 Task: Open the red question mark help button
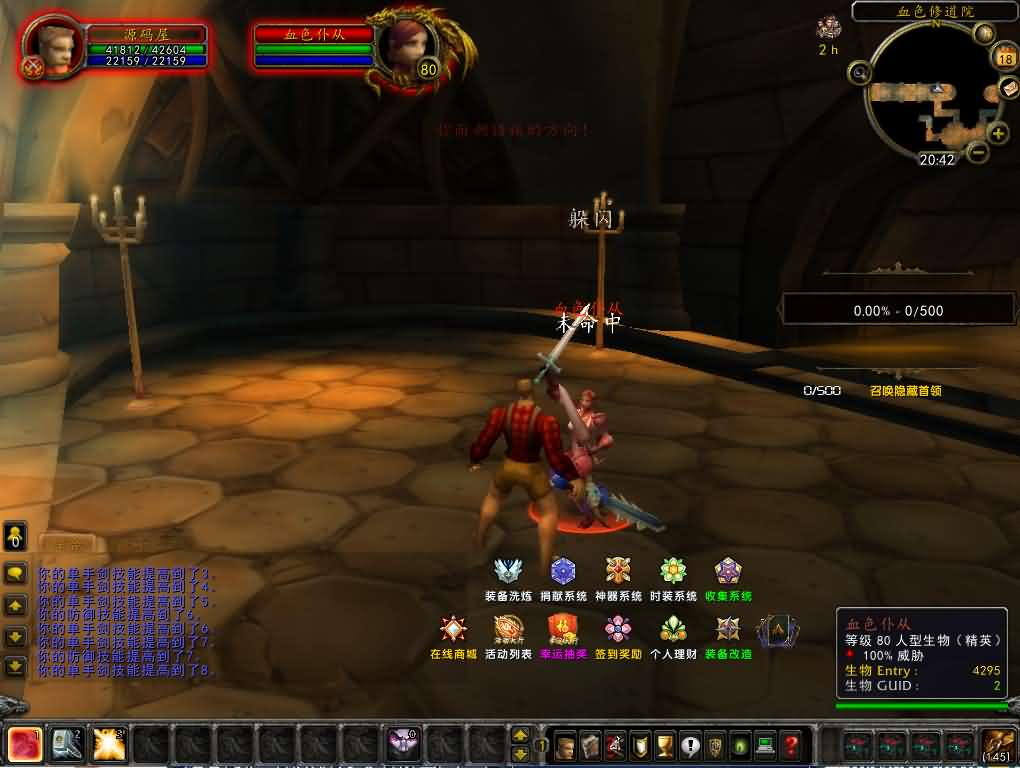click(791, 745)
